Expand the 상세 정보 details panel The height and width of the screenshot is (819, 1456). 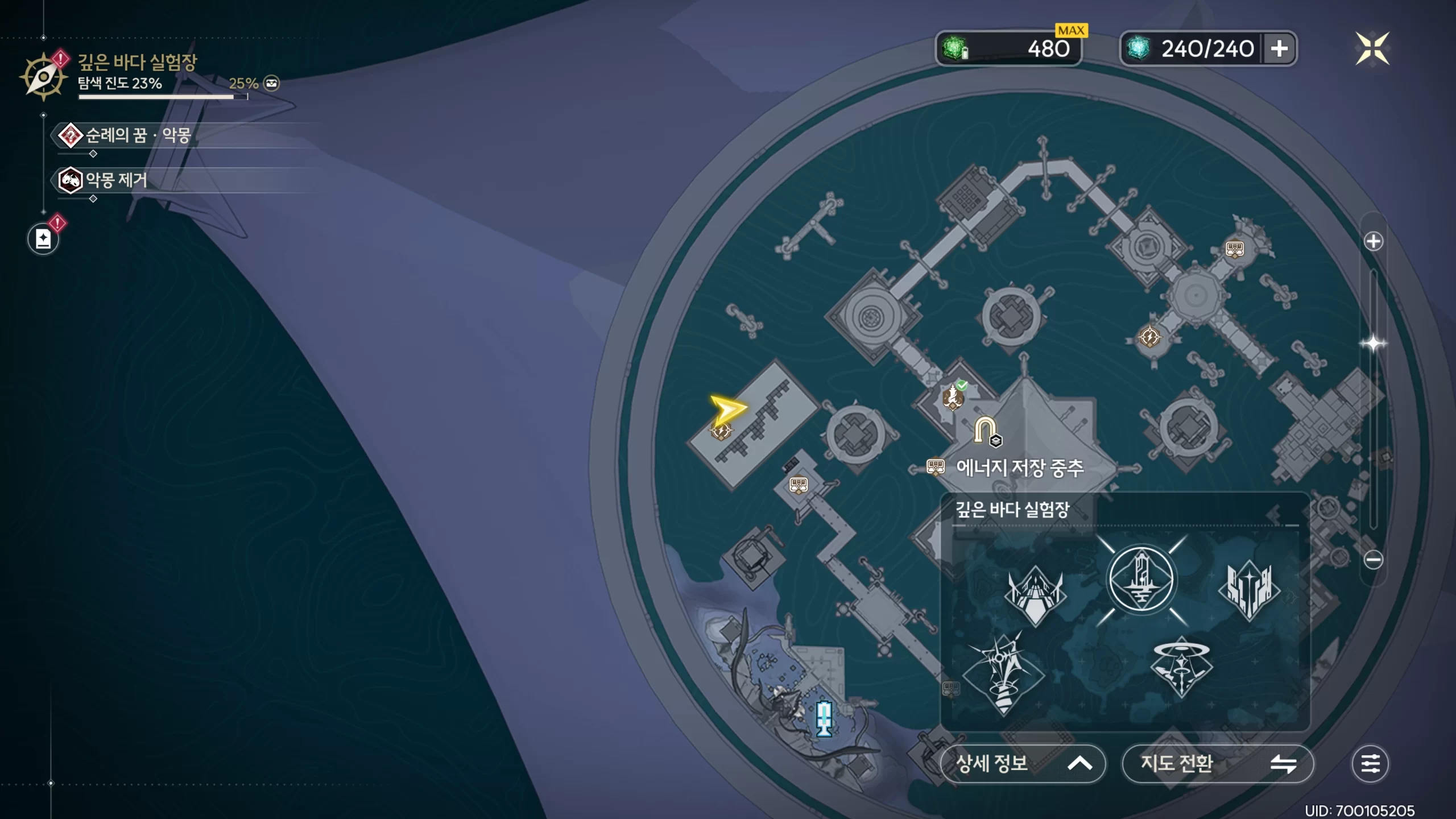[1023, 763]
